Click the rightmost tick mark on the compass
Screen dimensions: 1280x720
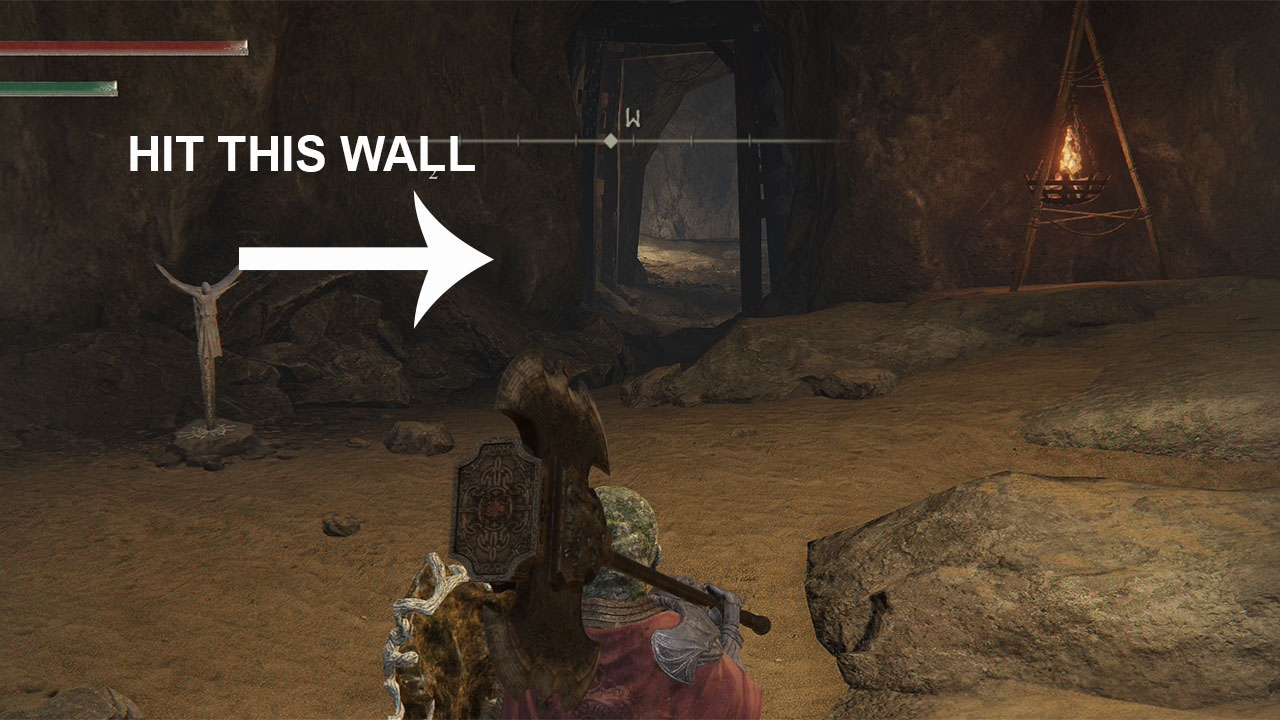(x=750, y=140)
